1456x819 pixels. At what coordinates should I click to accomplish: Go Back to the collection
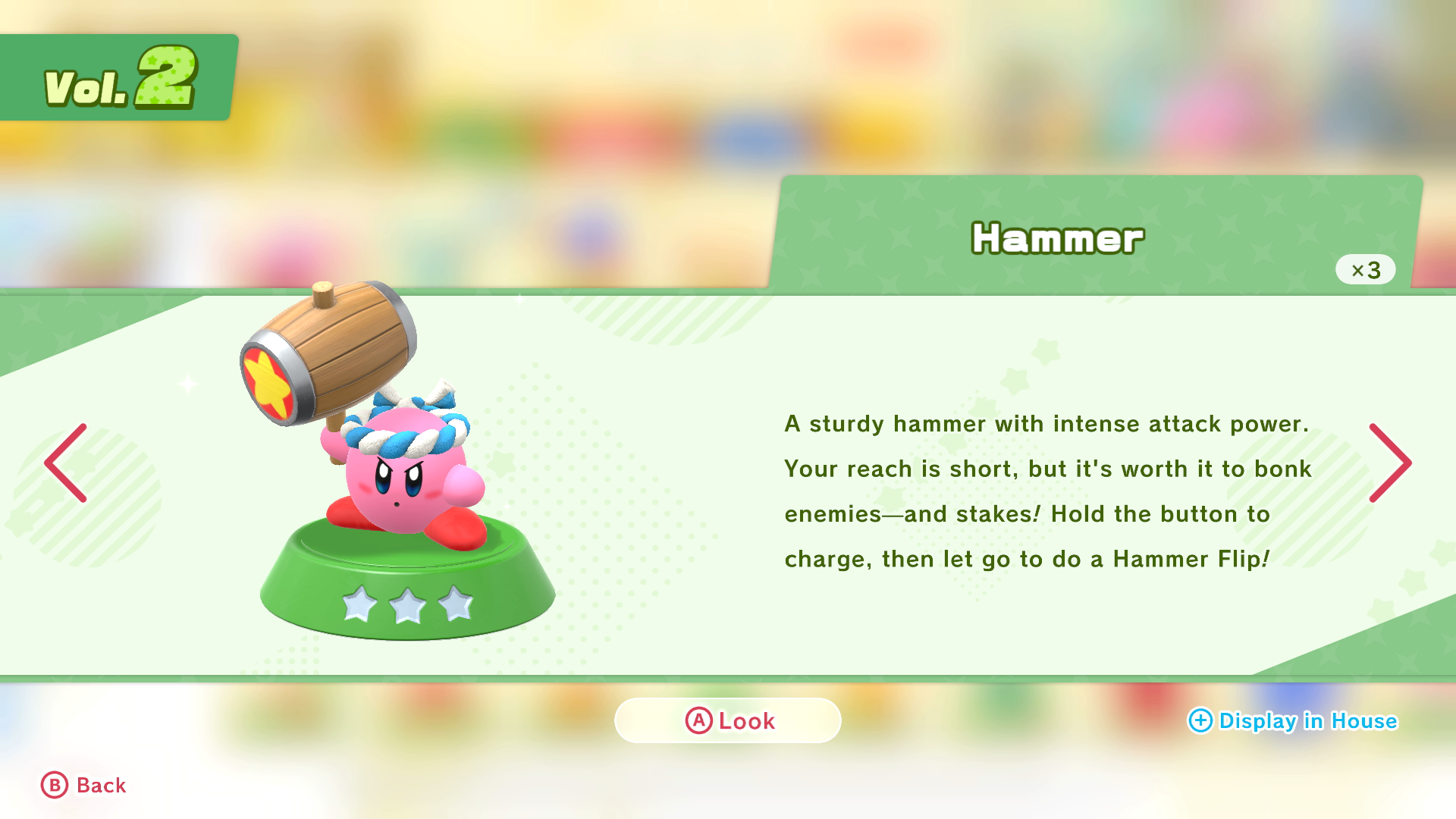[83, 786]
